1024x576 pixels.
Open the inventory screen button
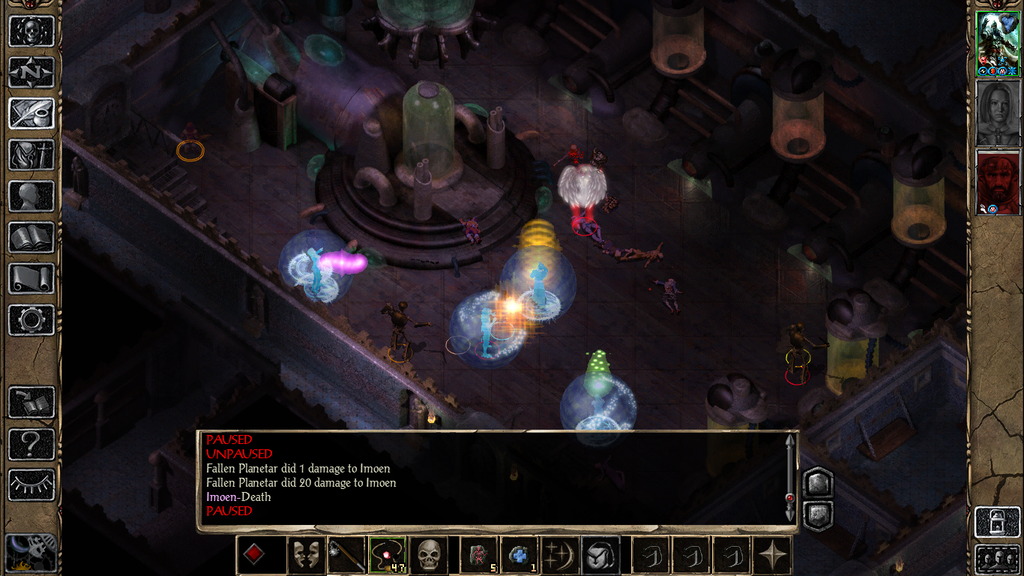(31, 155)
